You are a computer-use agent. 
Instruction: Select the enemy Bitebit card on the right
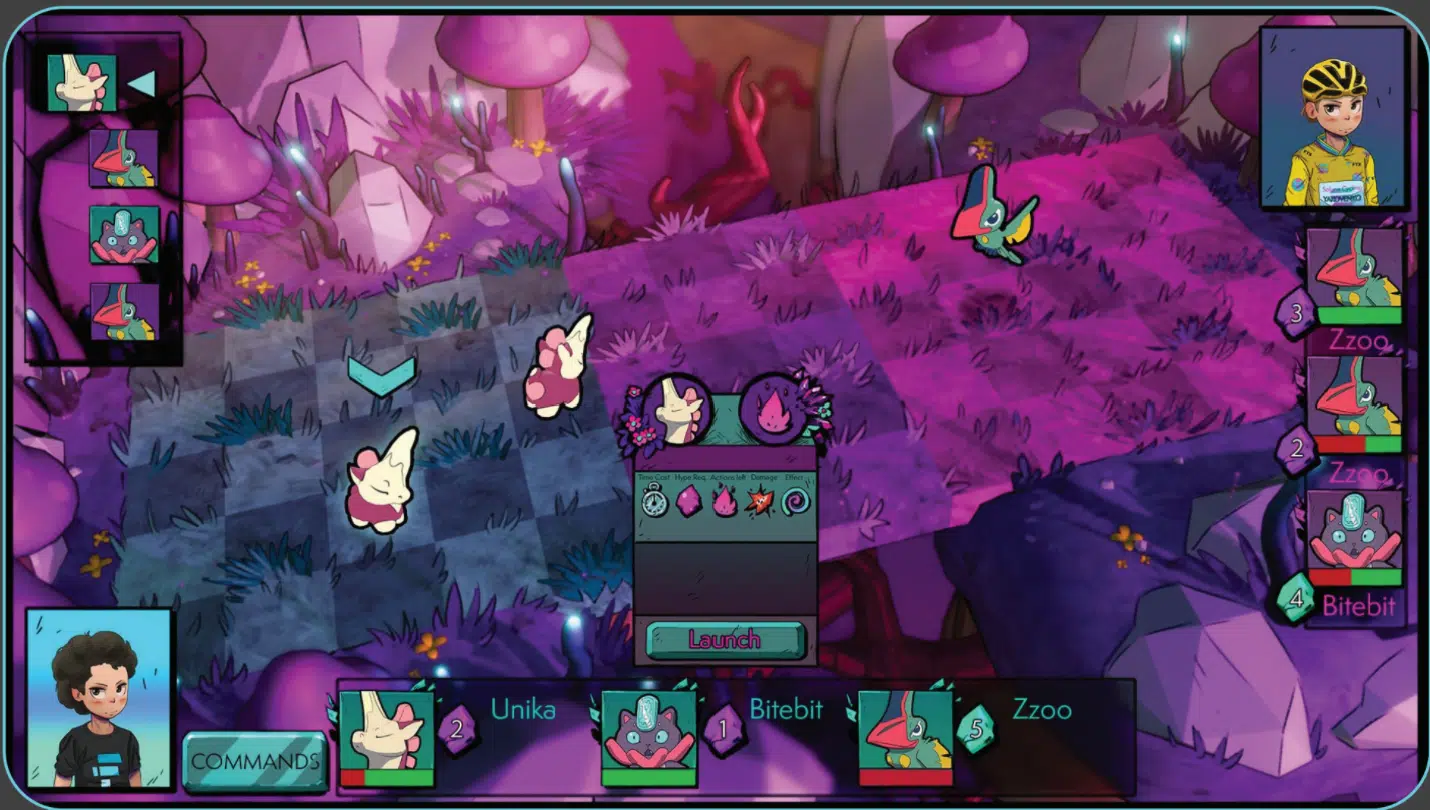1355,537
